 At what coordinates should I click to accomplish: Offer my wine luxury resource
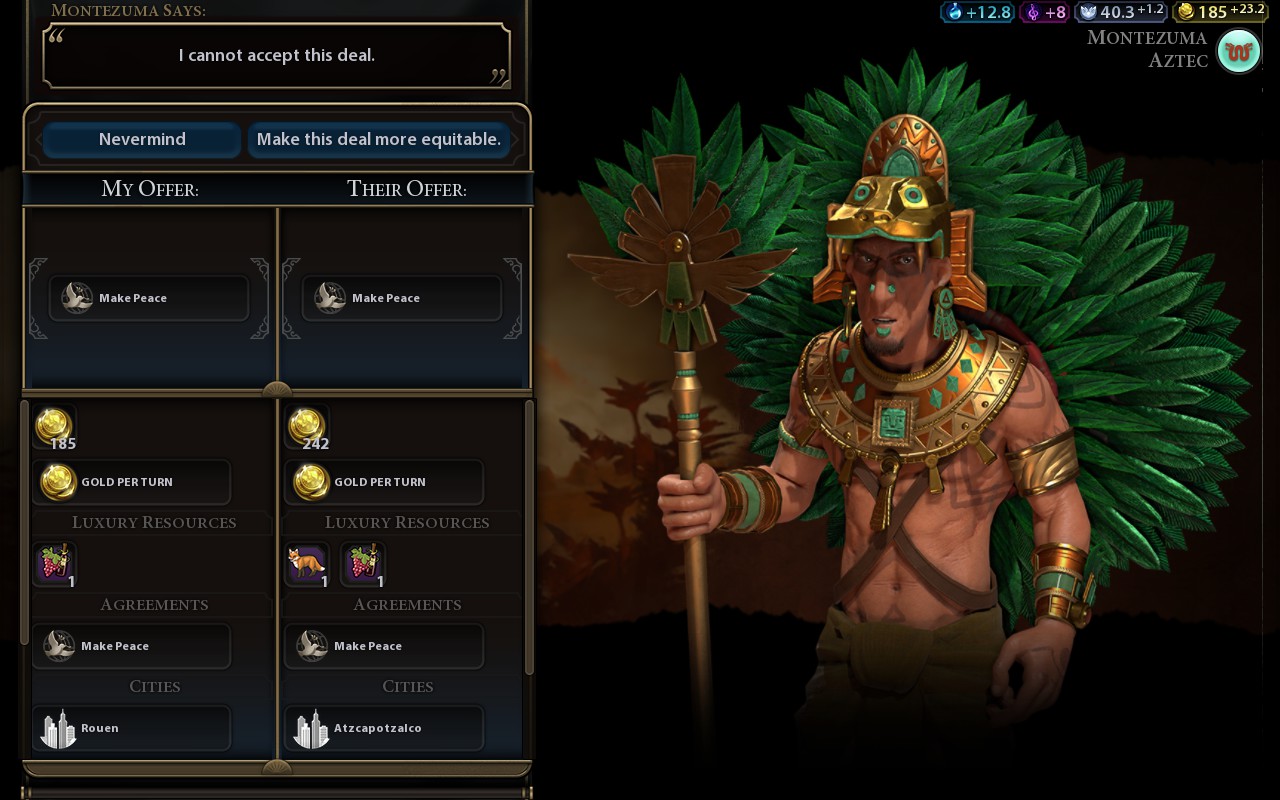point(55,564)
